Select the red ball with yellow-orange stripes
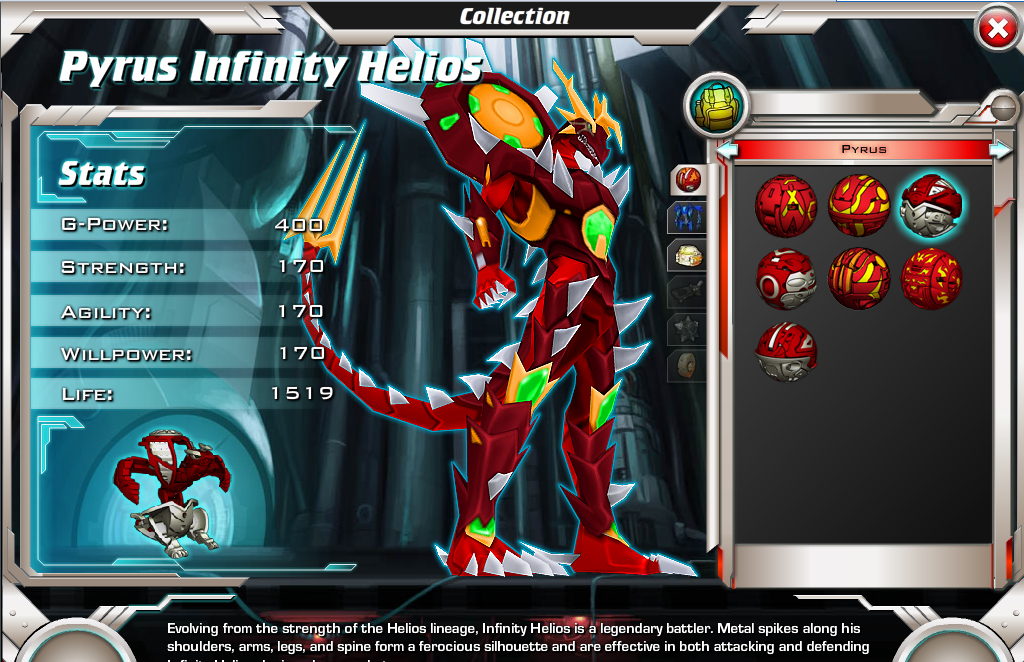Viewport: 1024px width, 662px height. [x=859, y=279]
